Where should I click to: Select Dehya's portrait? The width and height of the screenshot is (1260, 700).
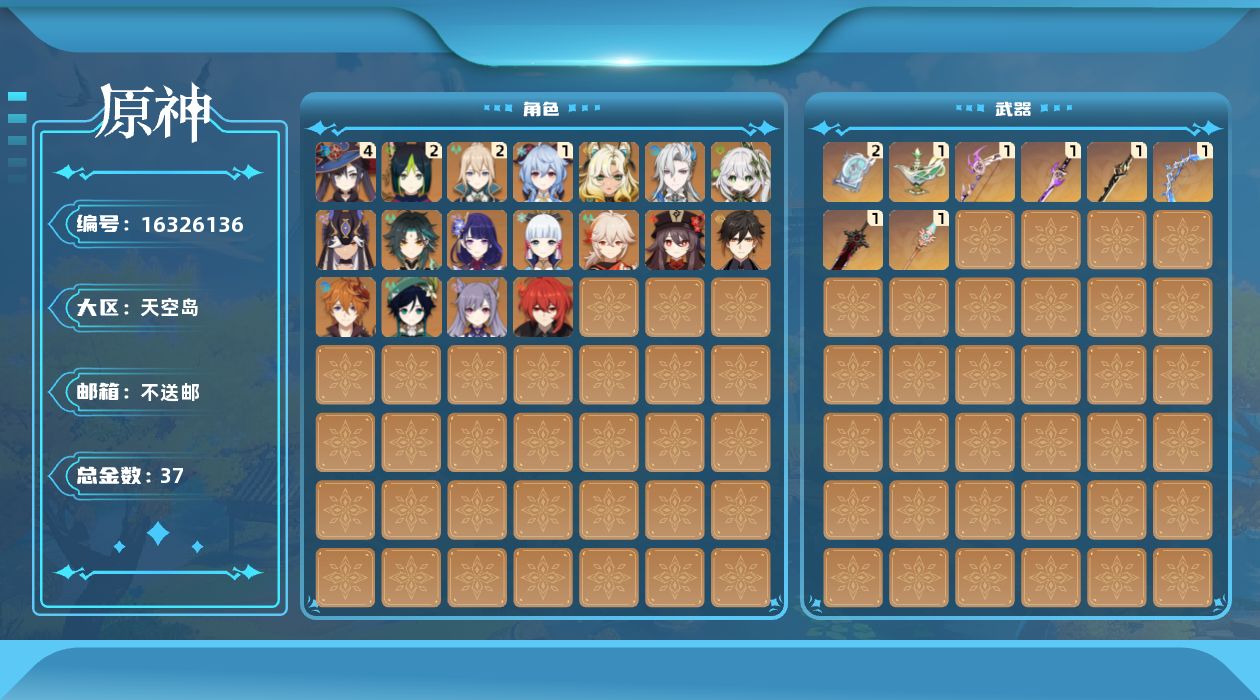(609, 172)
